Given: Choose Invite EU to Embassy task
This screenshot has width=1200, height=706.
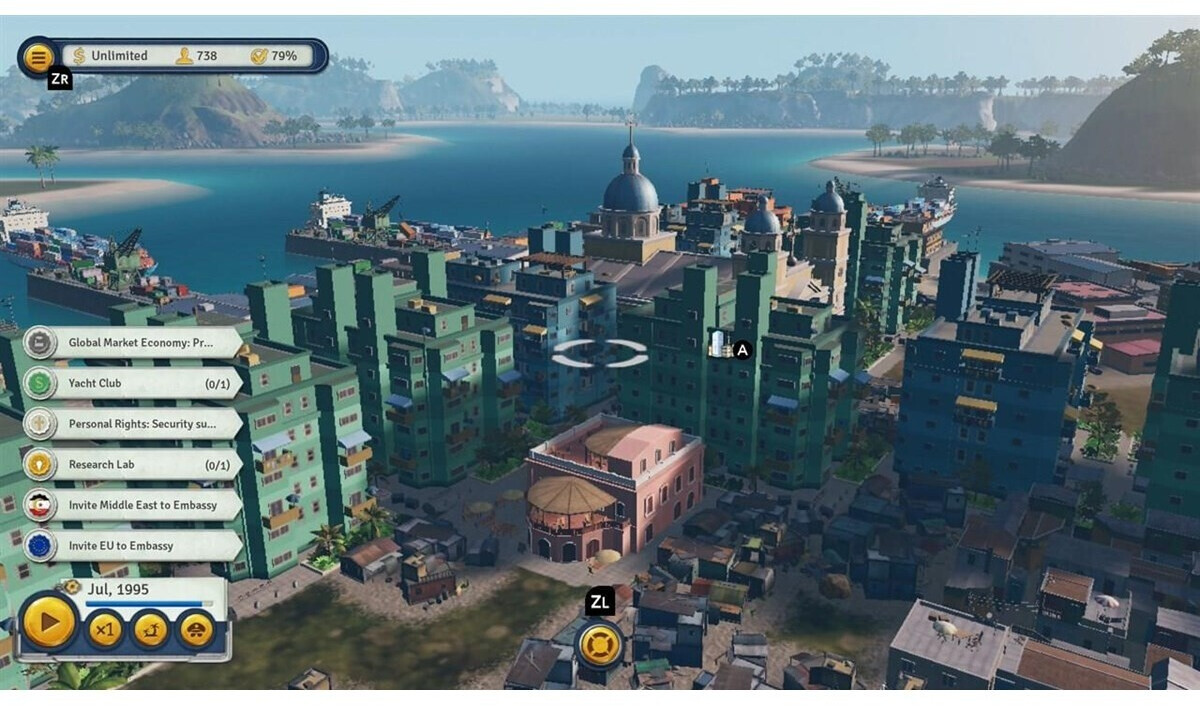Looking at the screenshot, I should [140, 546].
